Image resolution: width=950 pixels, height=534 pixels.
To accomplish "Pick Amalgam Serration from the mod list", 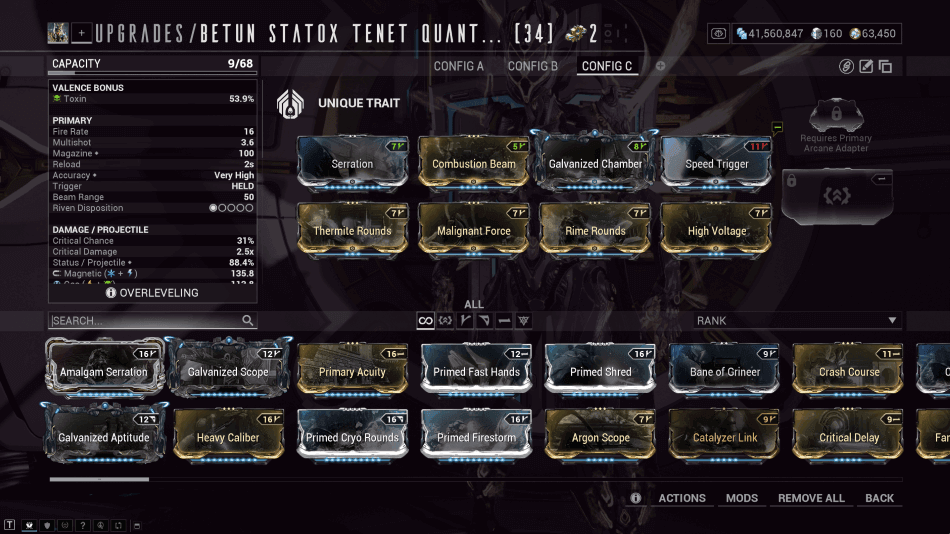I will (103, 371).
